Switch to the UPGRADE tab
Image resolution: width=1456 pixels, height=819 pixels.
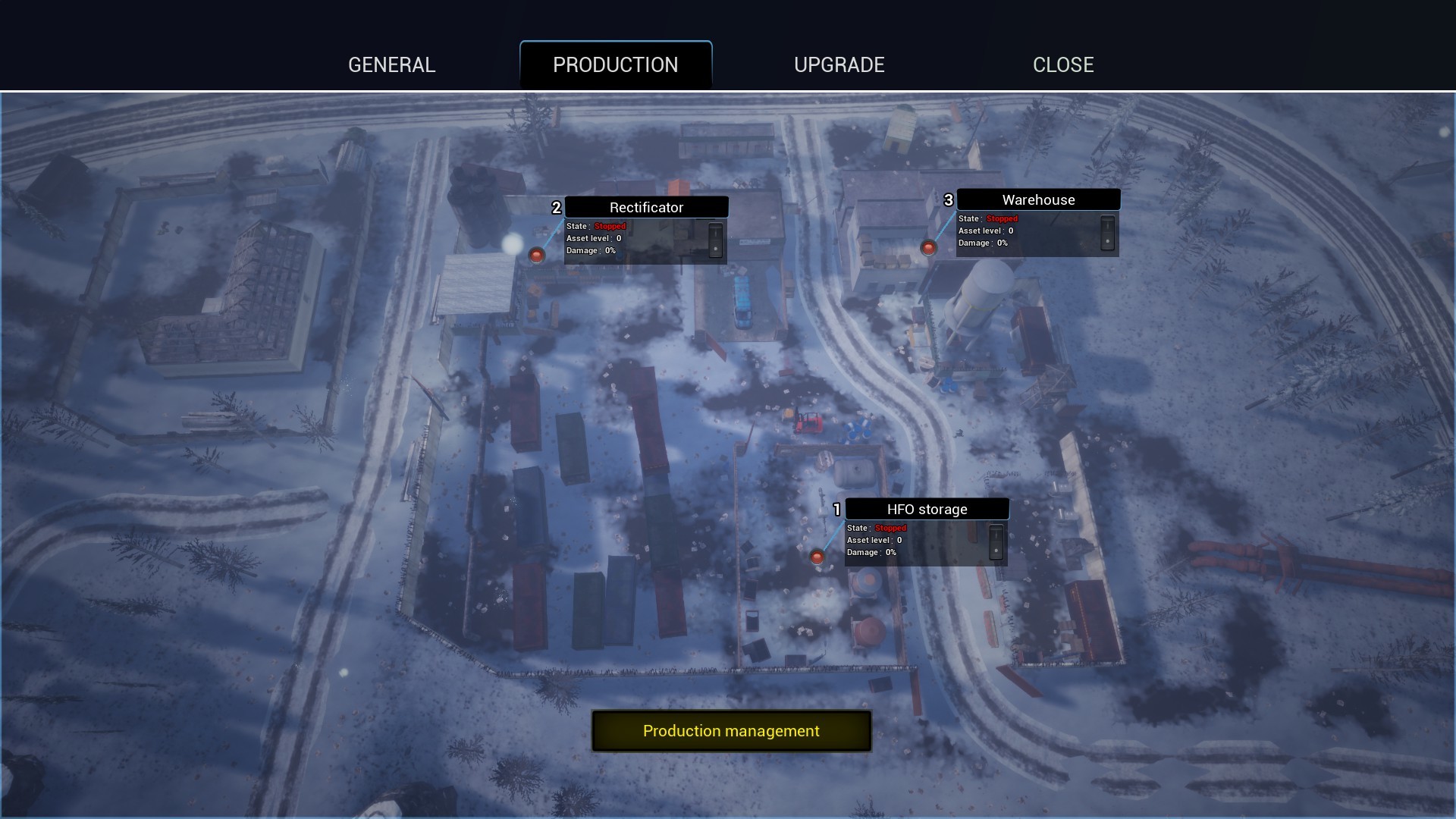coord(839,64)
